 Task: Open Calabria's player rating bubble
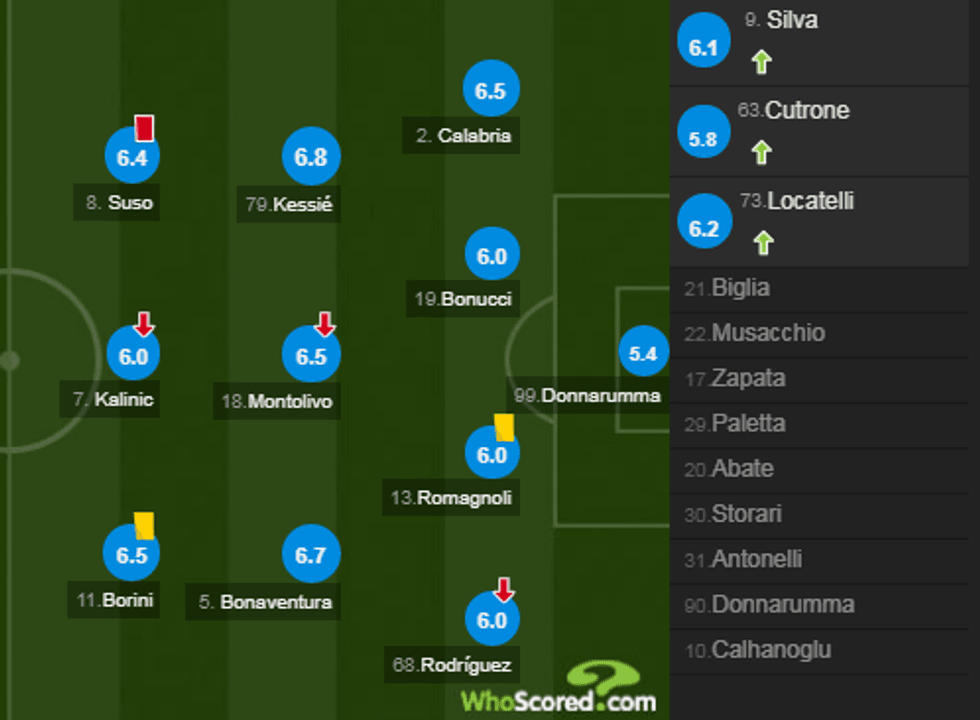pos(491,91)
